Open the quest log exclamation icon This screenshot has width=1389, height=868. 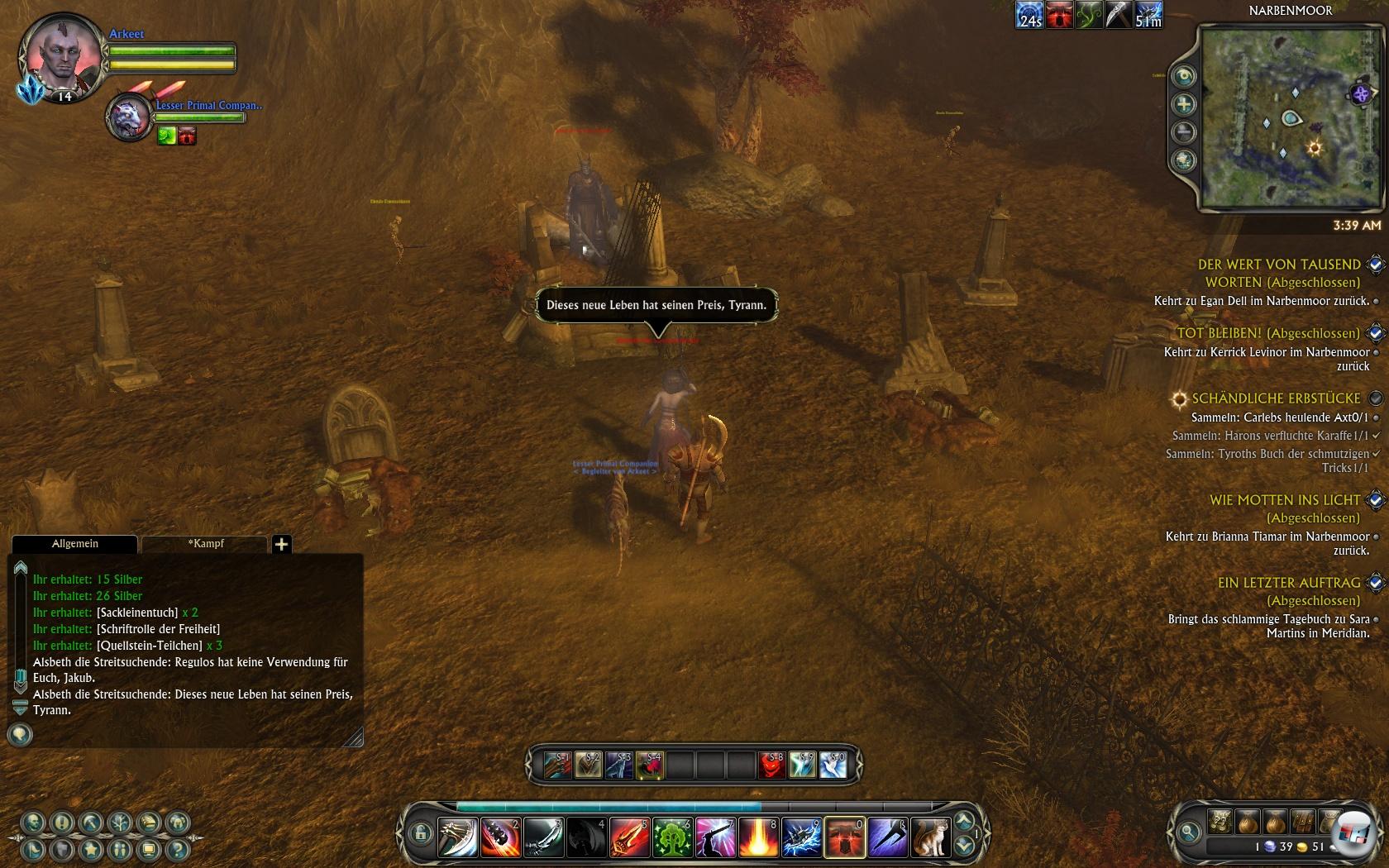coord(62,823)
